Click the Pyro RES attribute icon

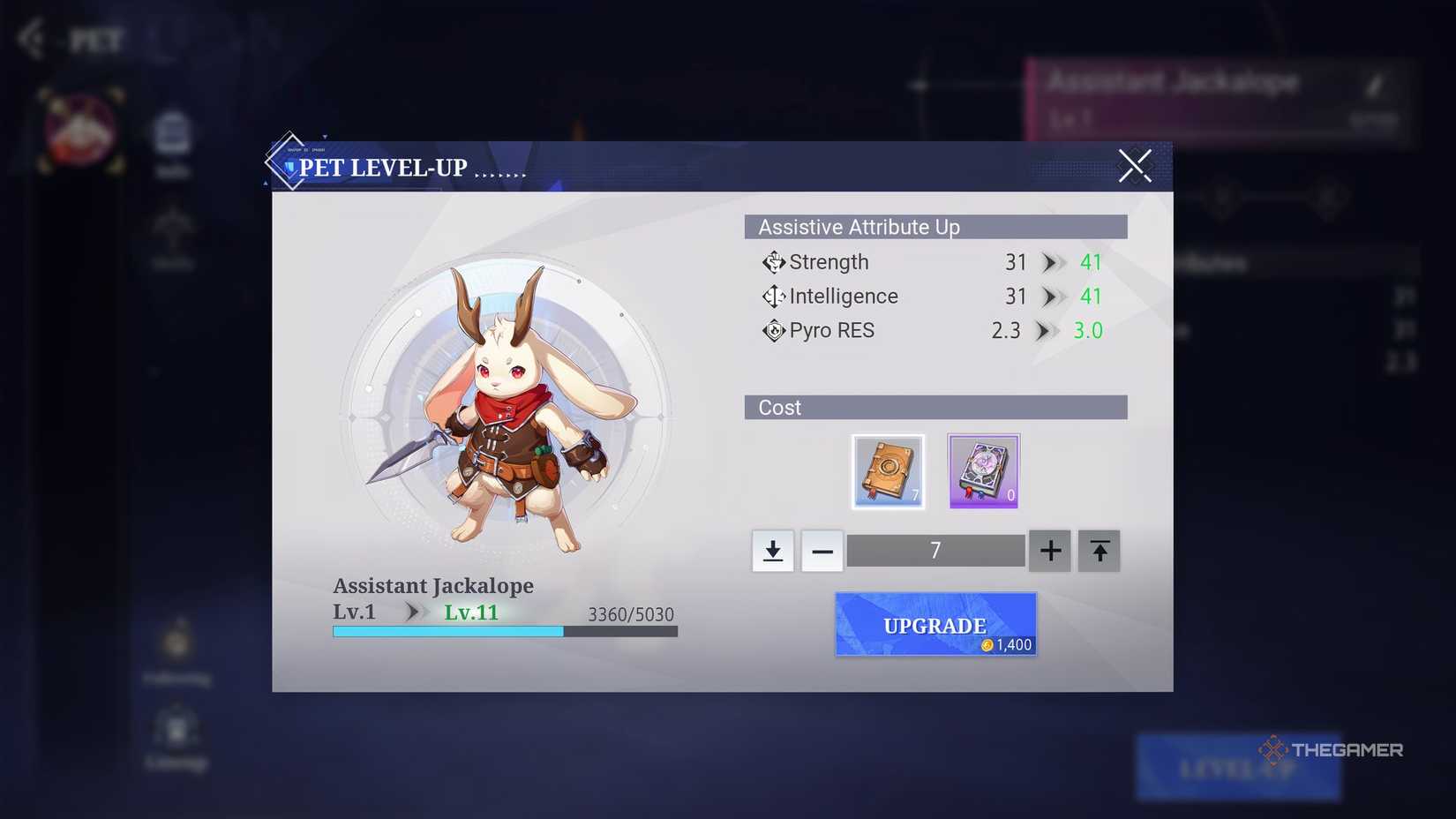tap(773, 330)
